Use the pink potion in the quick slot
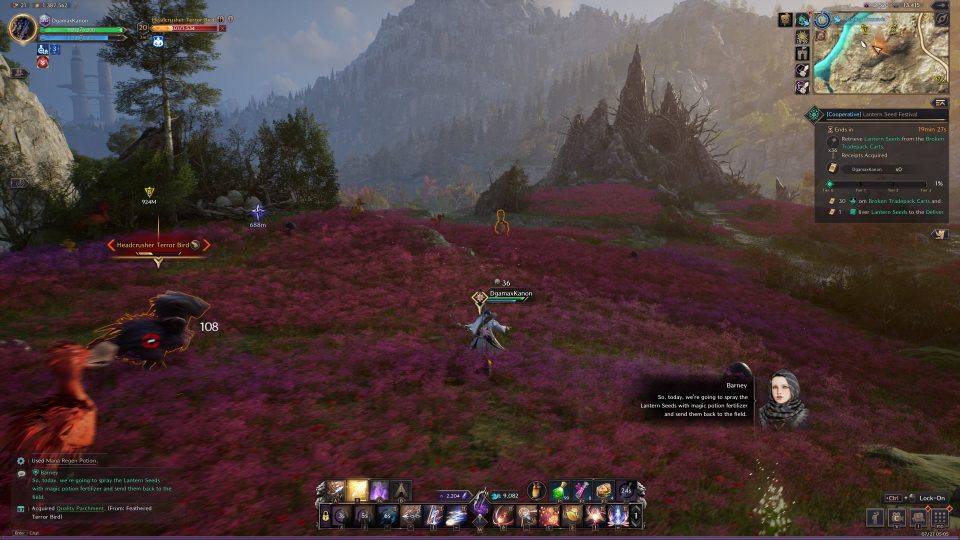 (x=582, y=490)
